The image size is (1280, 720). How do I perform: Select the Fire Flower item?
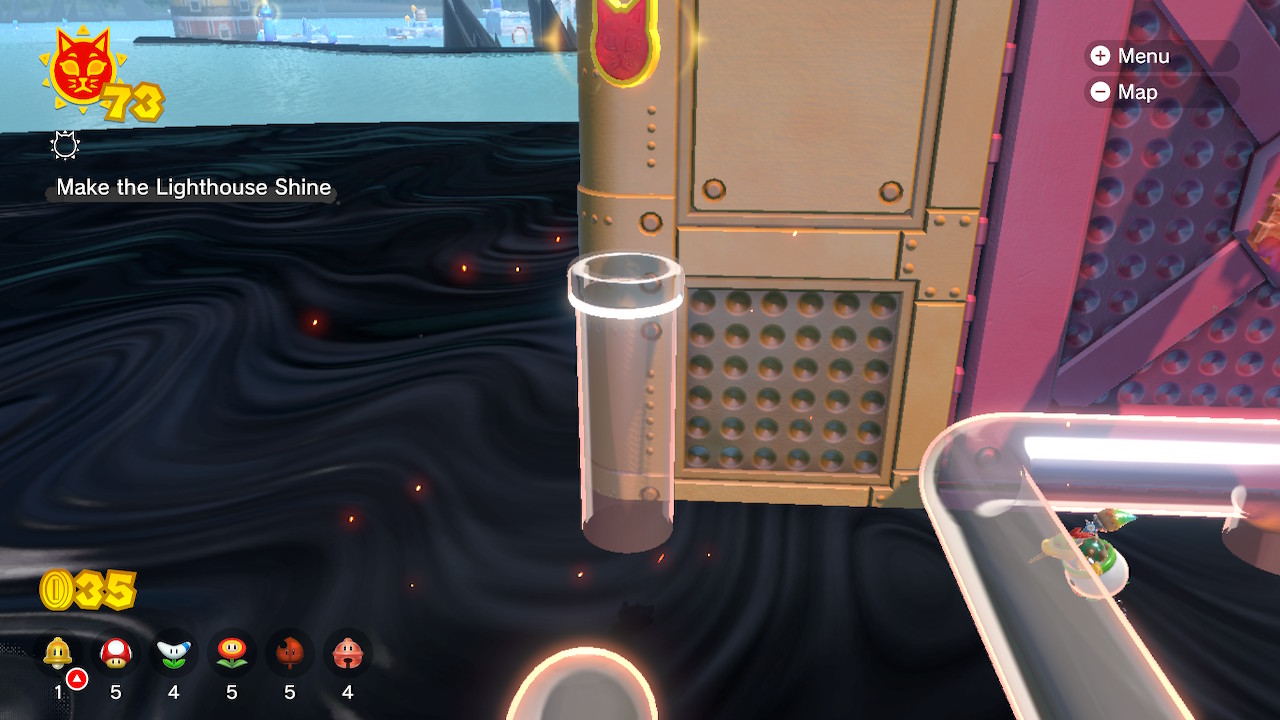pos(232,654)
